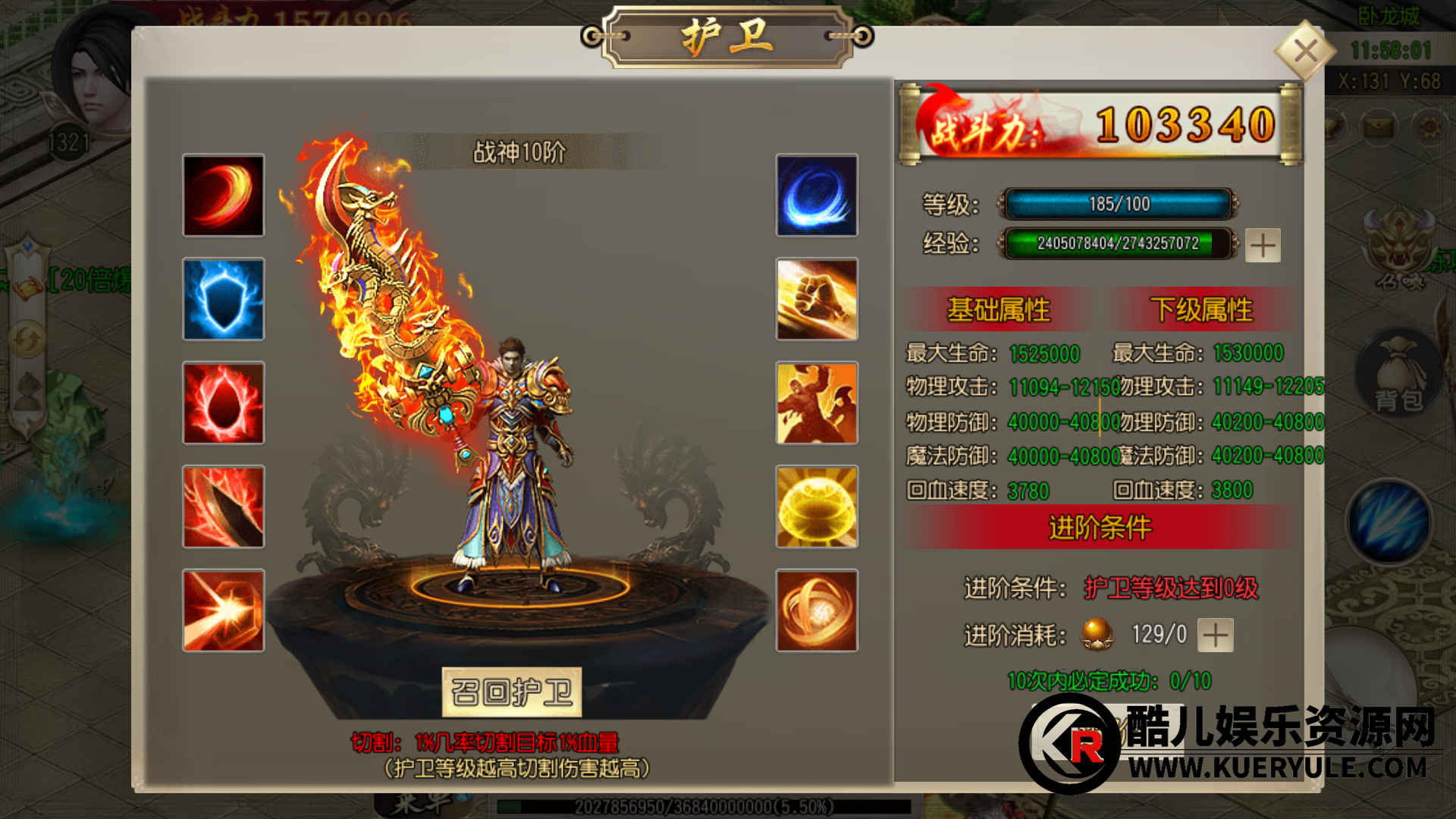Activate the blue slash attack skill button
The image size is (1456, 819).
click(x=1389, y=522)
